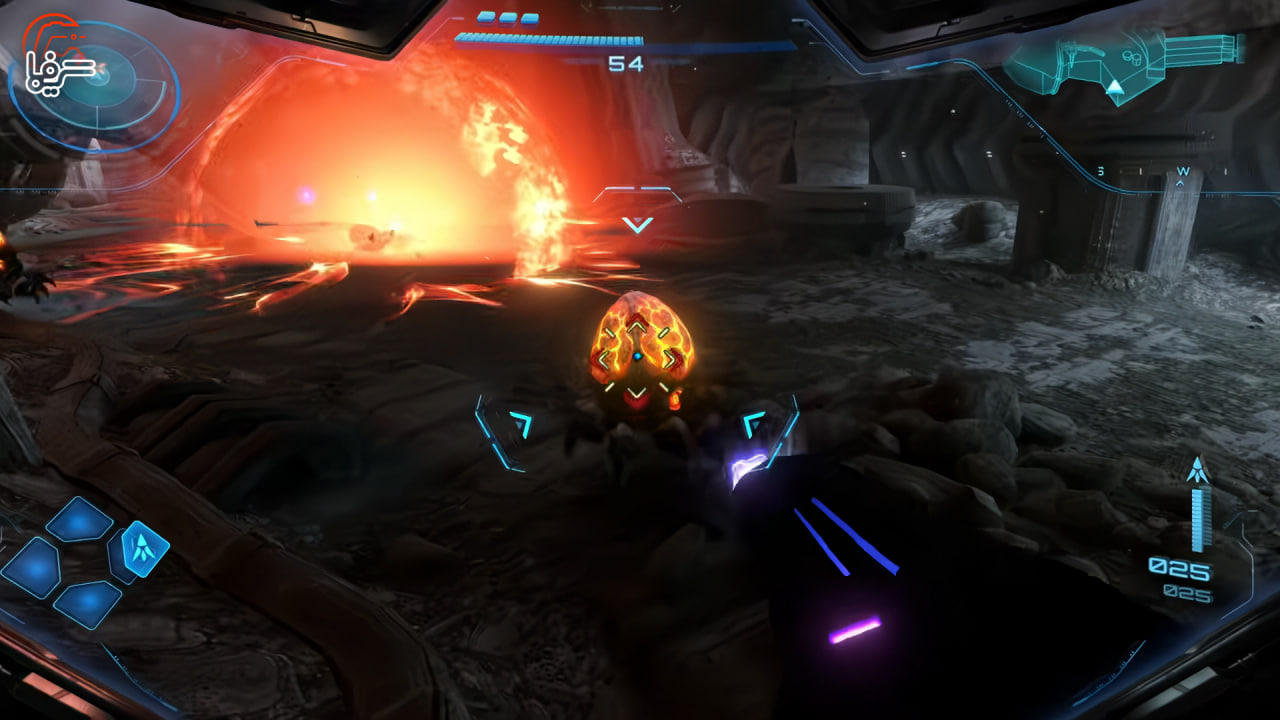
Task: Select the highlighted beam icon in the weapon selector
Action: (143, 550)
